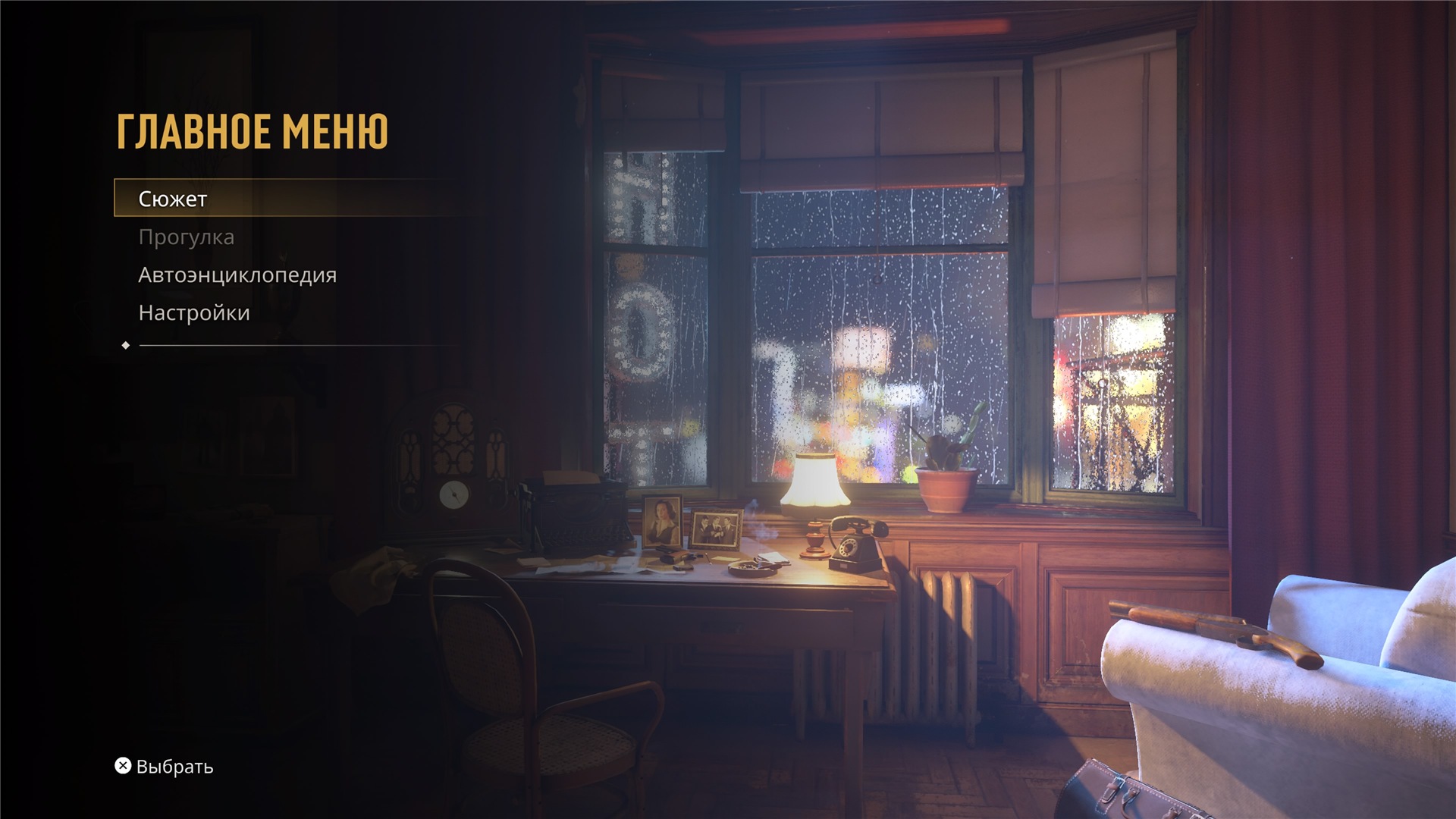Open the Настройки settings menu
1456x819 pixels.
click(194, 313)
